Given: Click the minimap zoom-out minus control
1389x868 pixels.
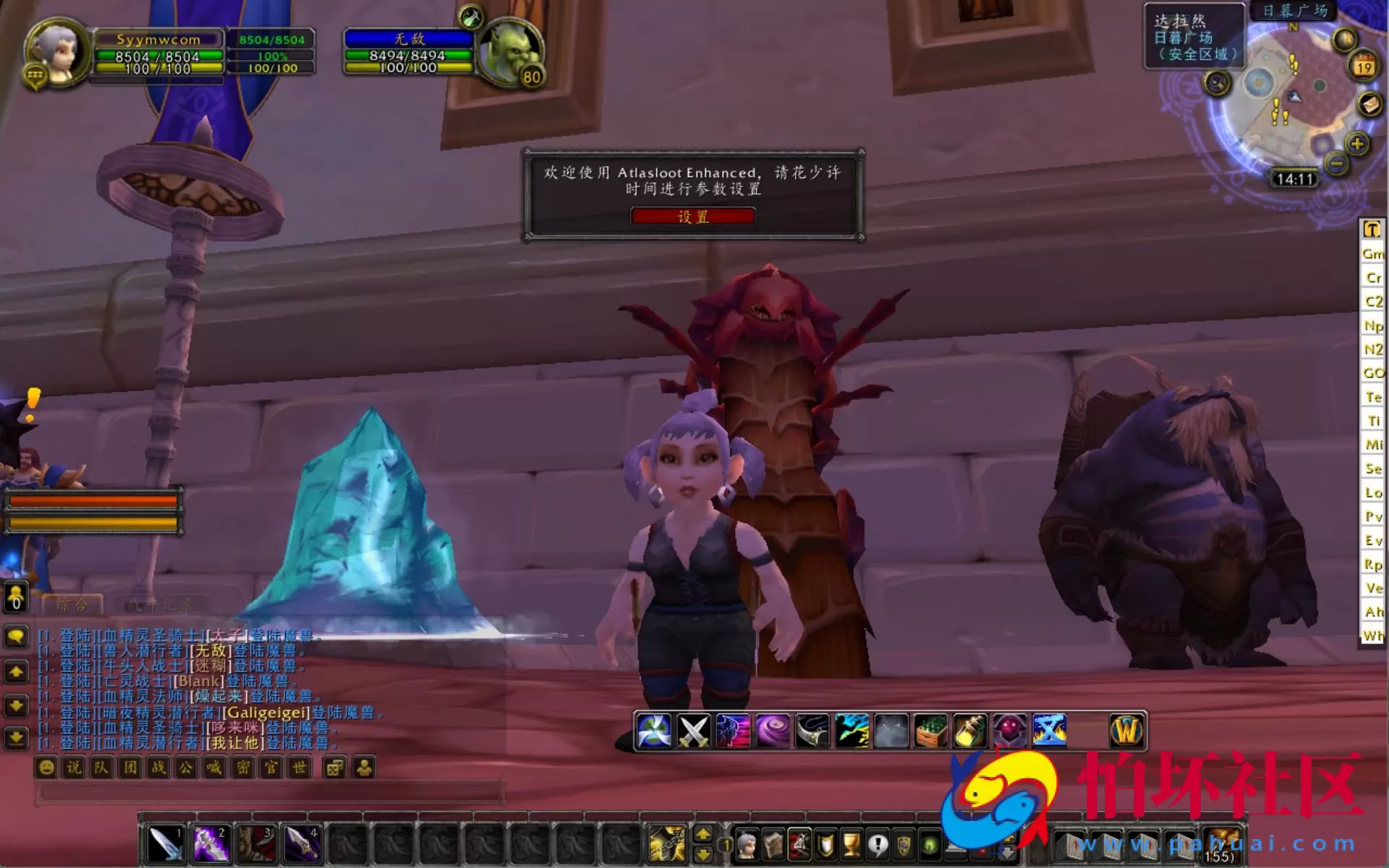Looking at the screenshot, I should point(1337,164).
